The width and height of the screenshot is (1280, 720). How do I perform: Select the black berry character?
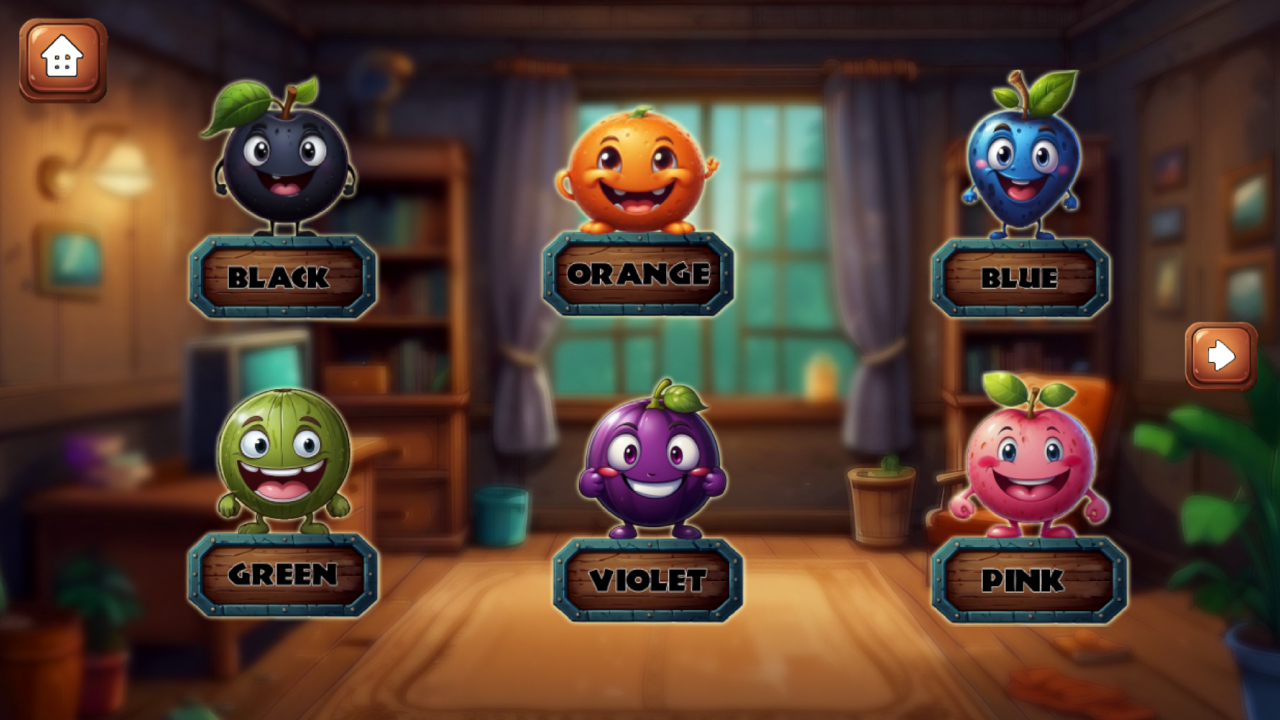[x=283, y=165]
